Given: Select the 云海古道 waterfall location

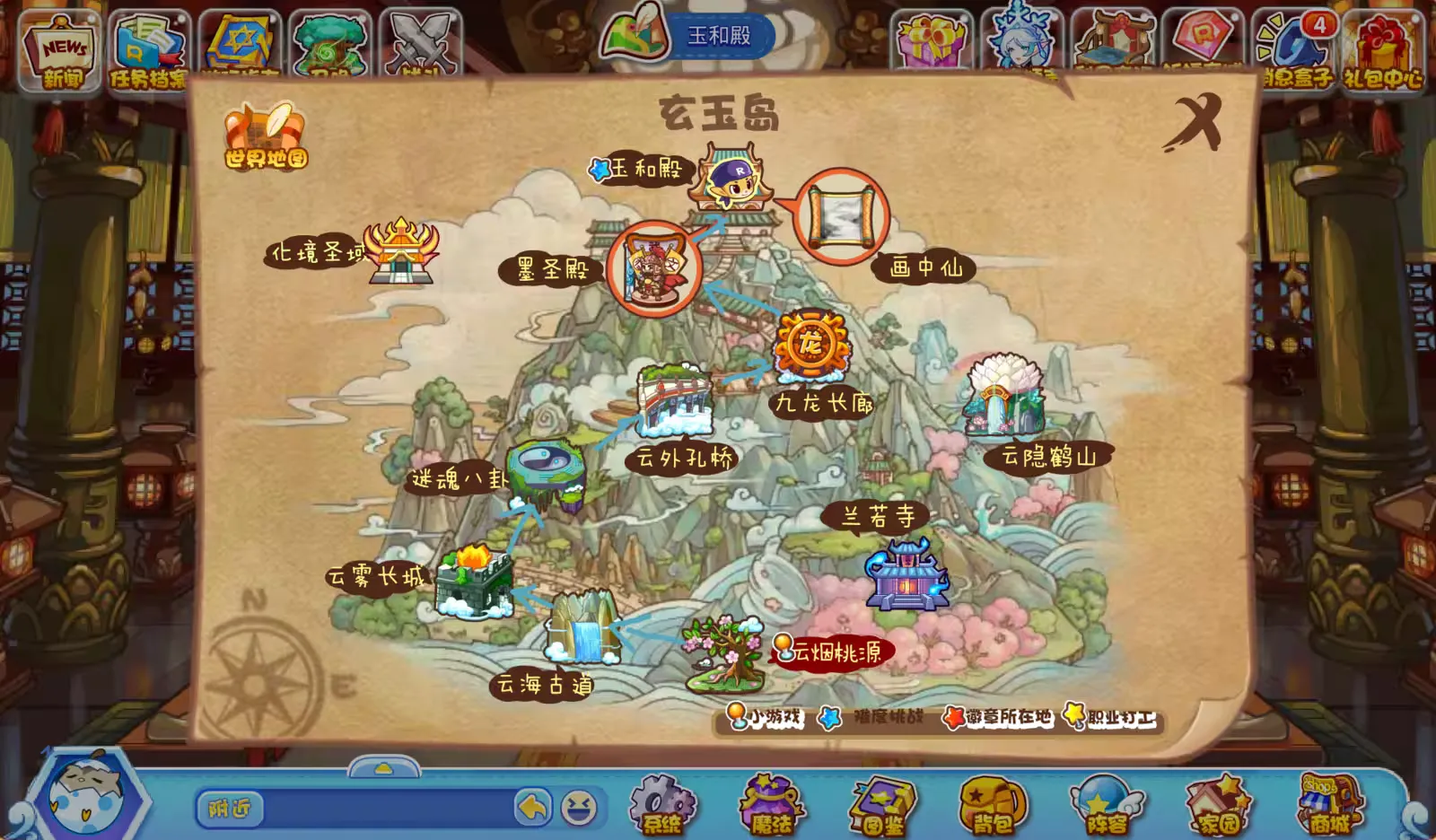Looking at the screenshot, I should coord(584,627).
